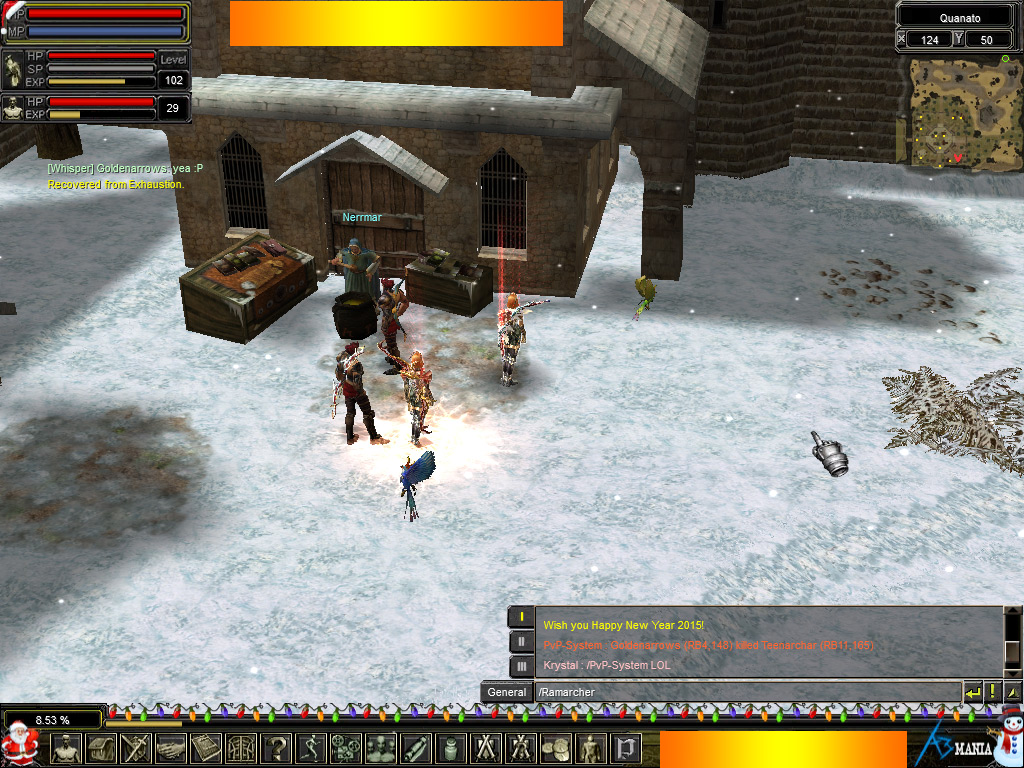The width and height of the screenshot is (1024, 768).
Task: Switch to chat tab II
Action: coord(521,642)
